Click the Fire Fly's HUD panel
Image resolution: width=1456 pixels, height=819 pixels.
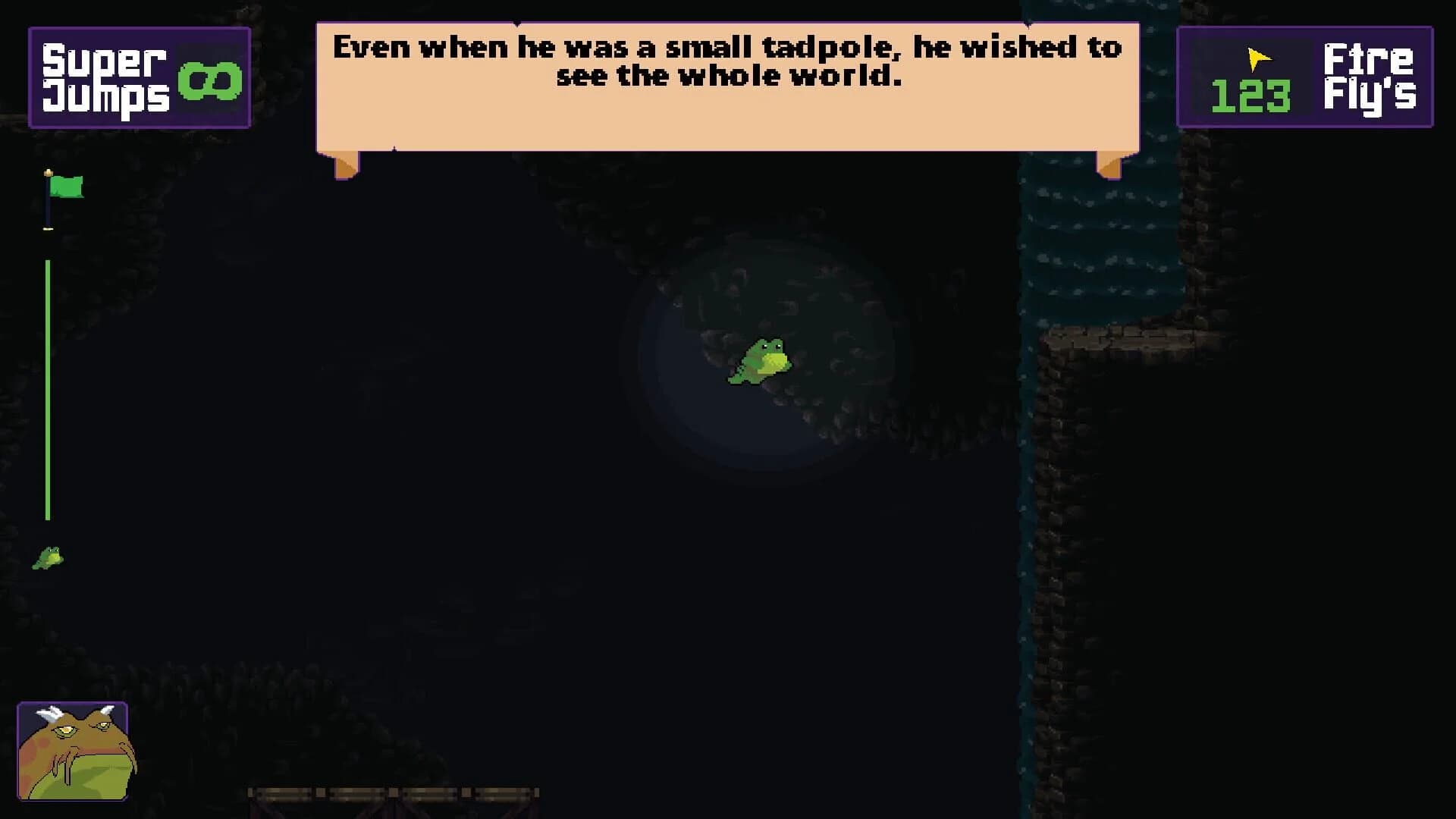(x=1304, y=76)
